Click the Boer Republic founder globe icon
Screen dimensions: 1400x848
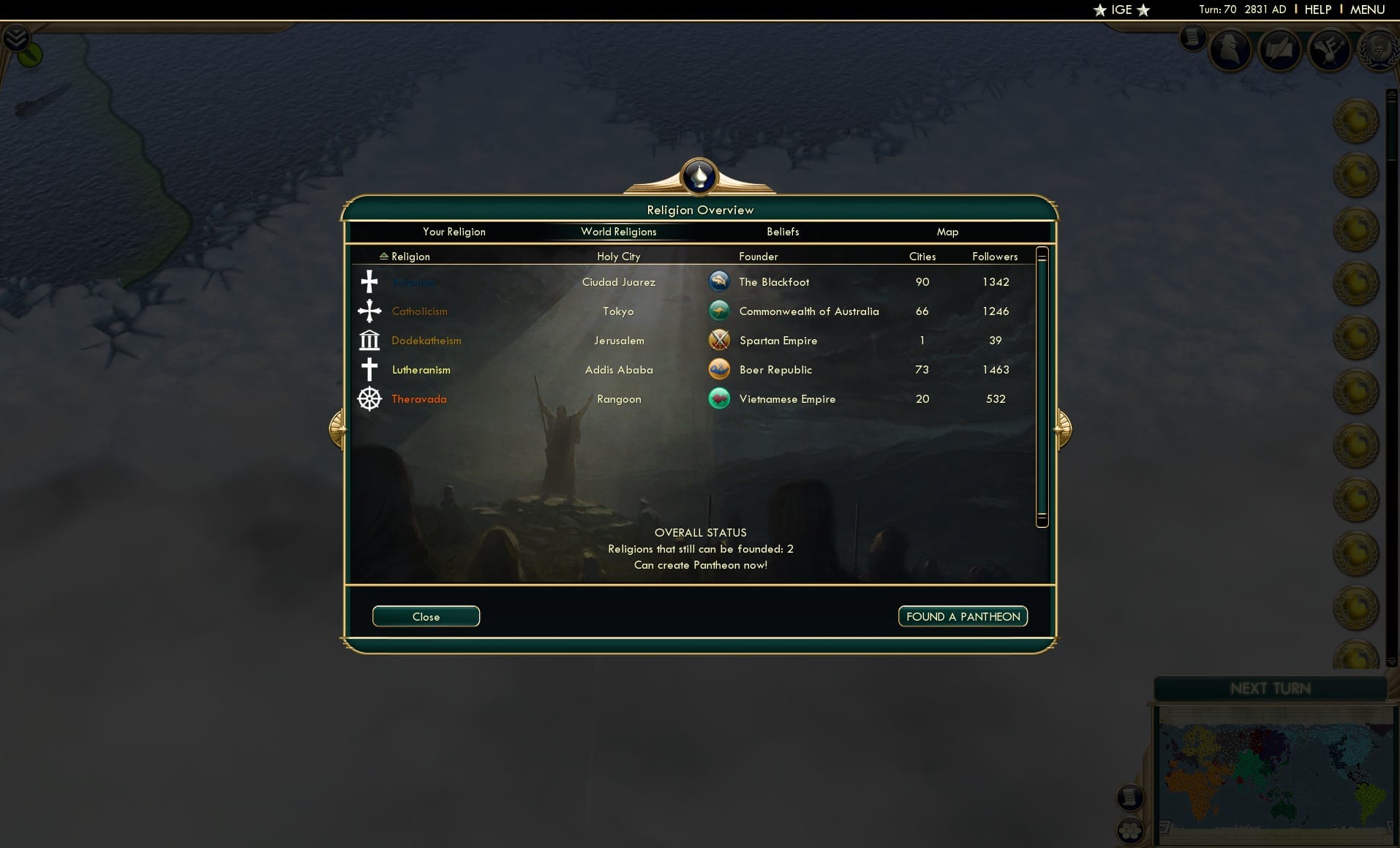point(720,369)
